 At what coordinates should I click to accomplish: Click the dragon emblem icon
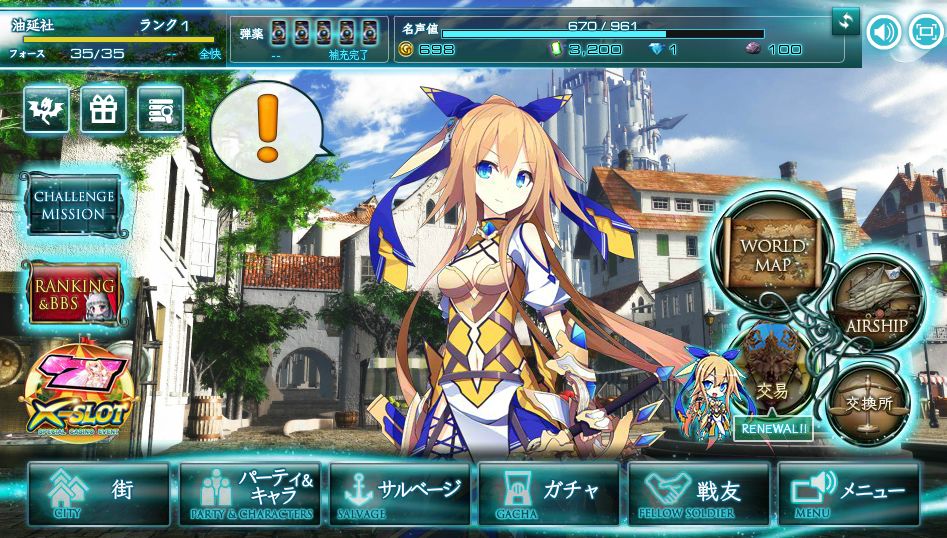click(46, 110)
